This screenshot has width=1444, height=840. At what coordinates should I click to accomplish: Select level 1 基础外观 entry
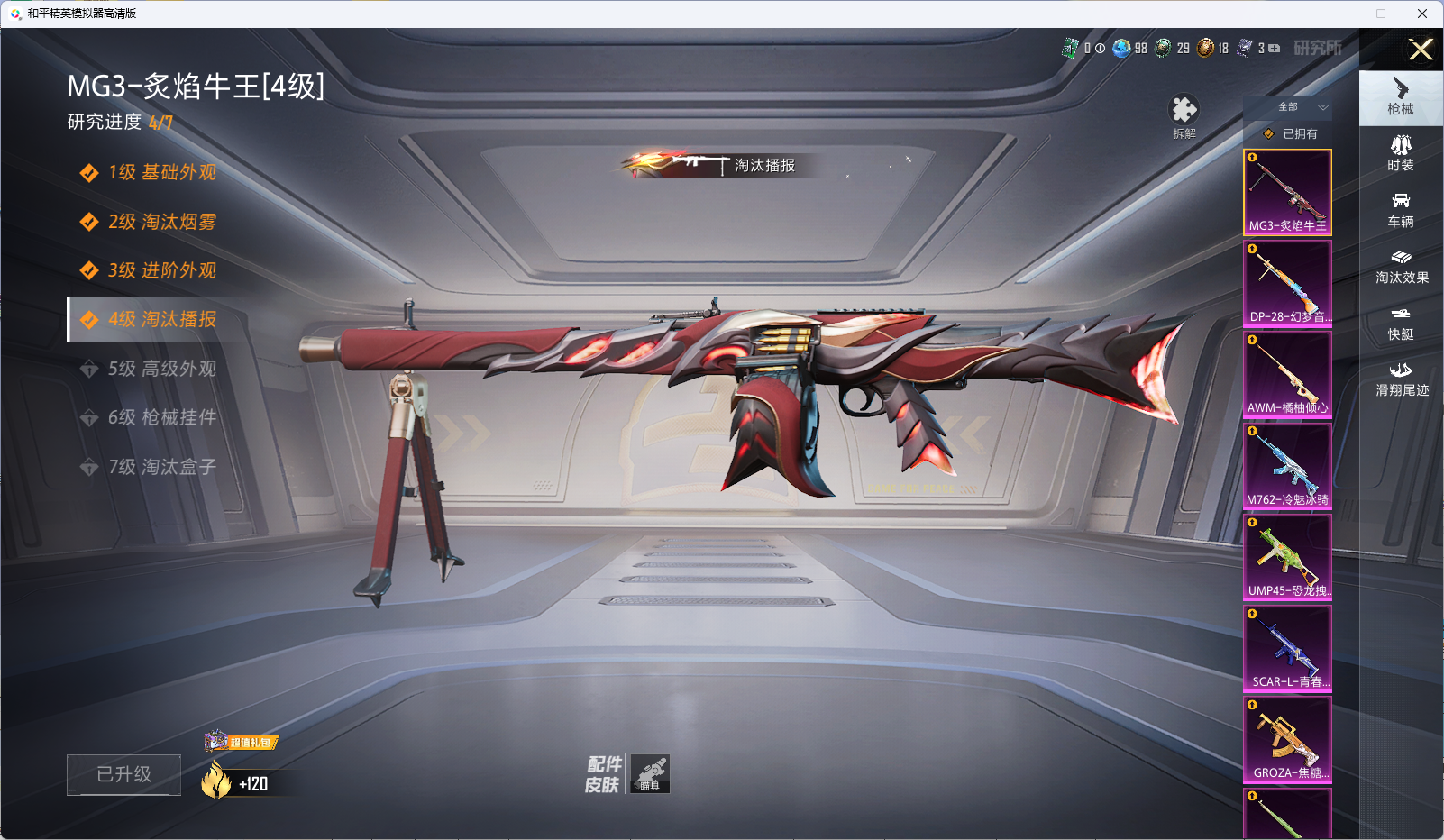(162, 172)
